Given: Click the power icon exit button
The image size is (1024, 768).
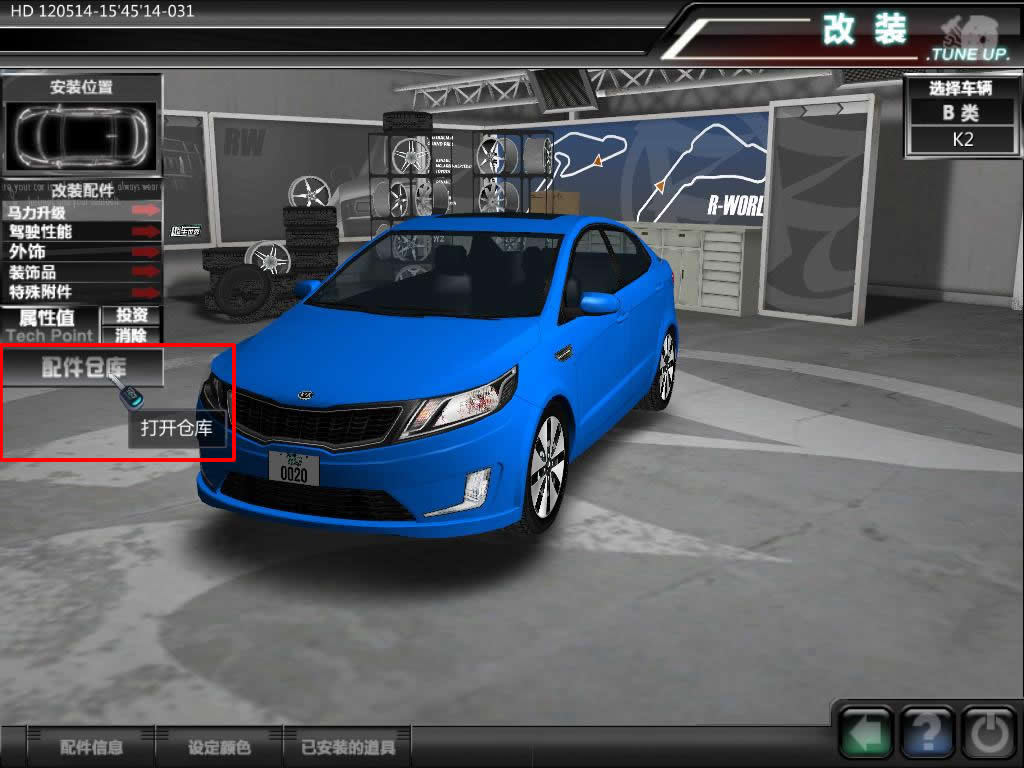Looking at the screenshot, I should [989, 735].
